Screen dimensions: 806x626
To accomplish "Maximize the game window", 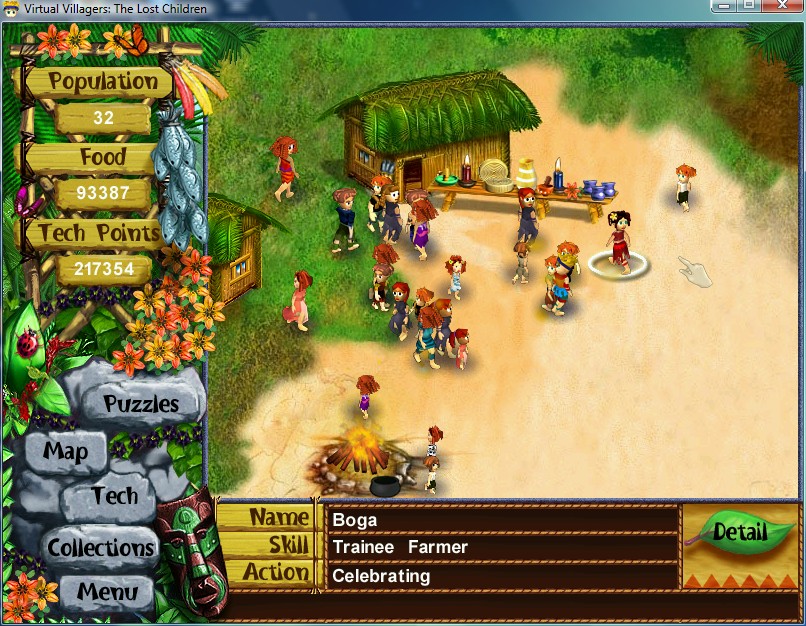I will [x=749, y=6].
